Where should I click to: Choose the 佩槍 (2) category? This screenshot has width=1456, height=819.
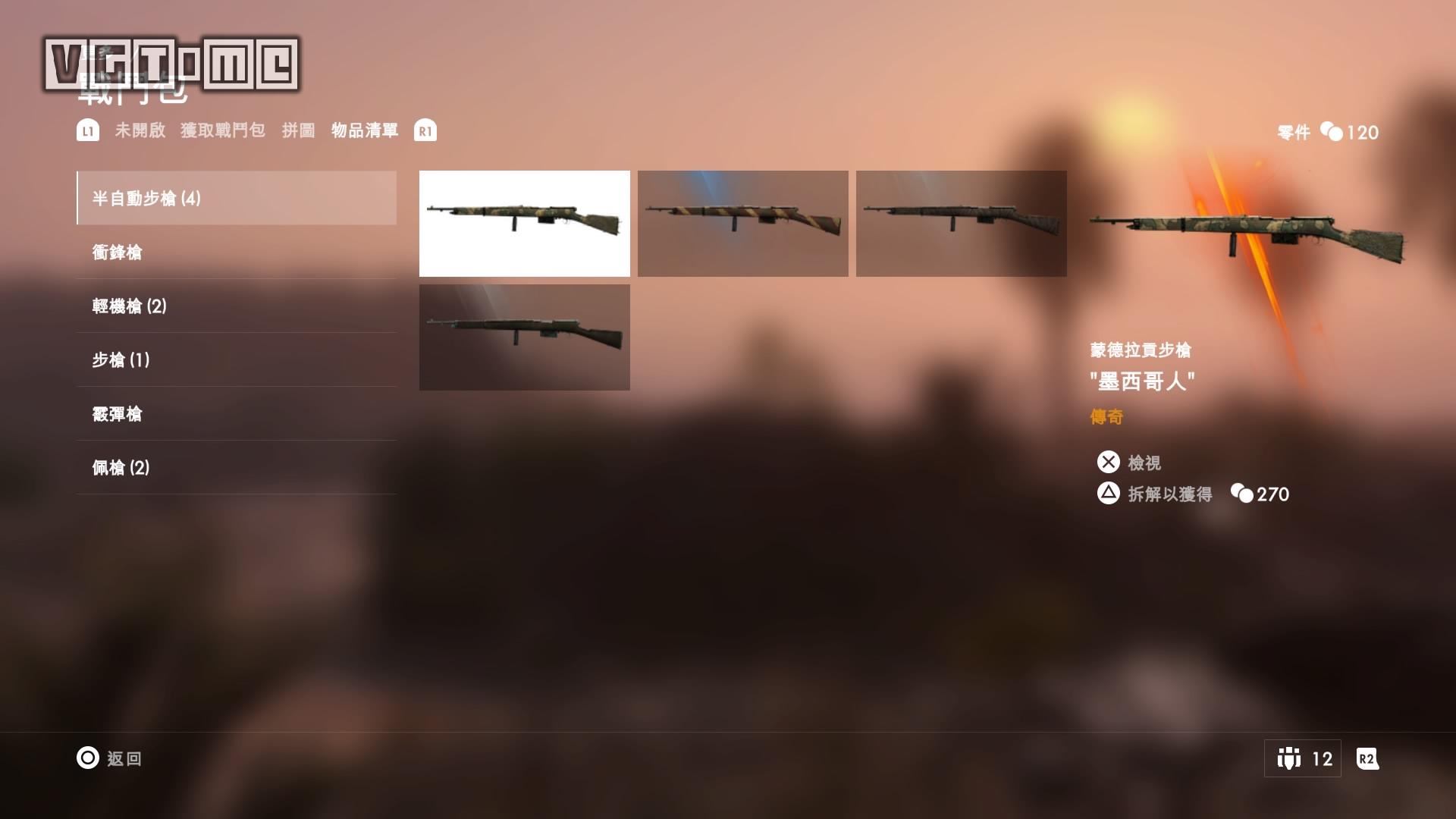237,468
